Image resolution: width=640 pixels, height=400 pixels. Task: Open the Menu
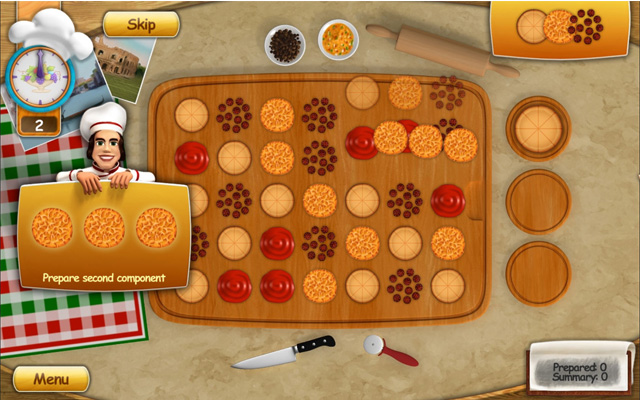(51, 379)
